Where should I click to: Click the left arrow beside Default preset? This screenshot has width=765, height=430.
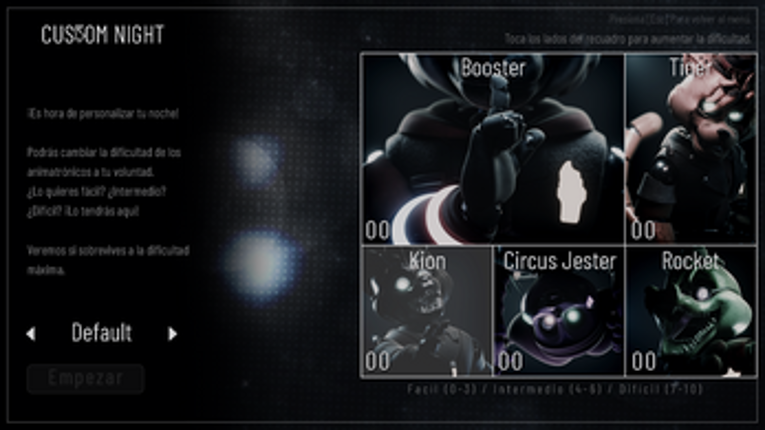click(x=31, y=334)
